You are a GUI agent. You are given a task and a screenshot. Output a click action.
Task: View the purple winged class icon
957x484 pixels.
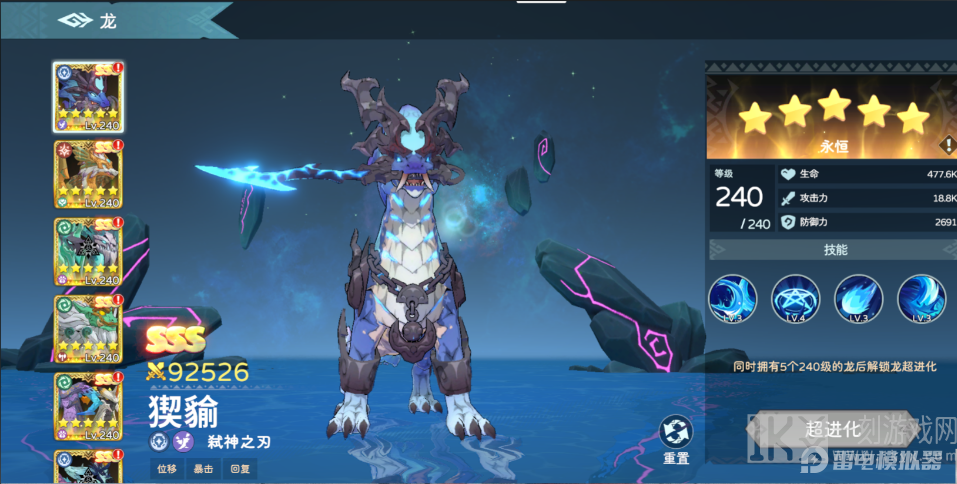click(184, 441)
